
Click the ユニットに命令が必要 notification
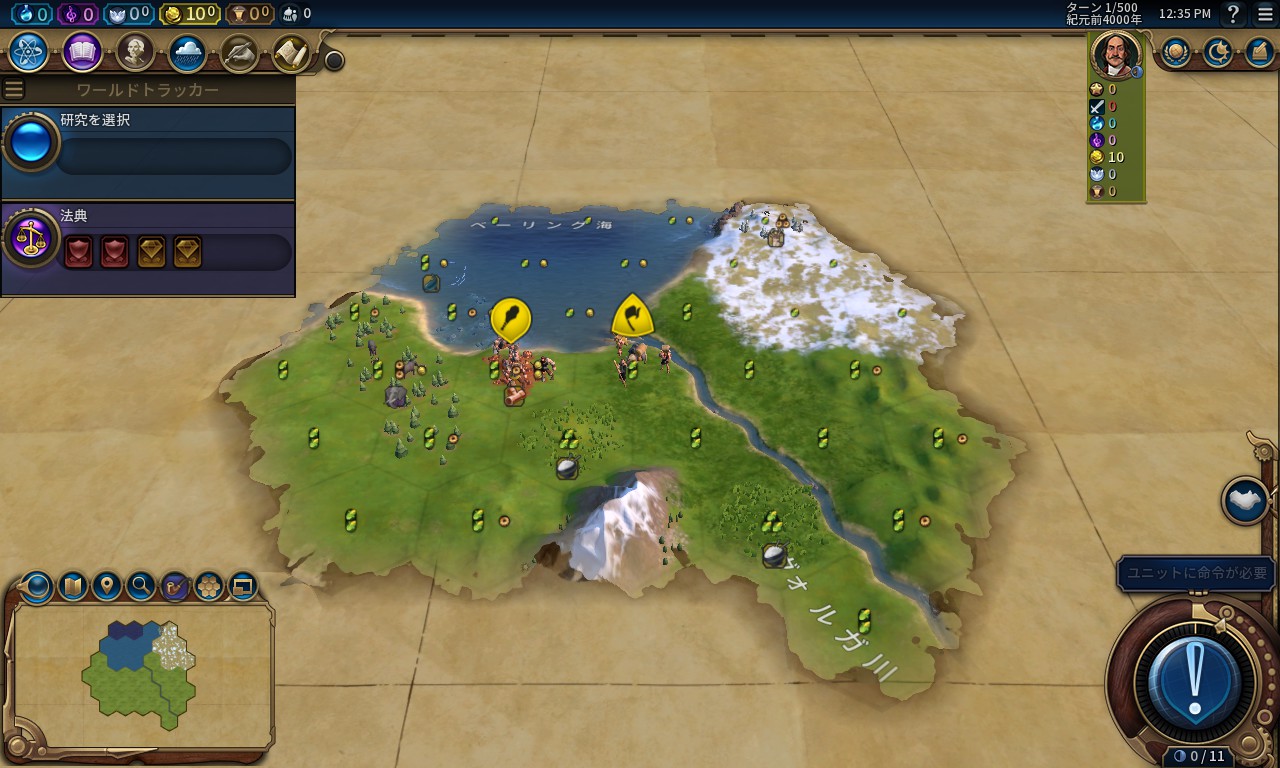(1196, 573)
